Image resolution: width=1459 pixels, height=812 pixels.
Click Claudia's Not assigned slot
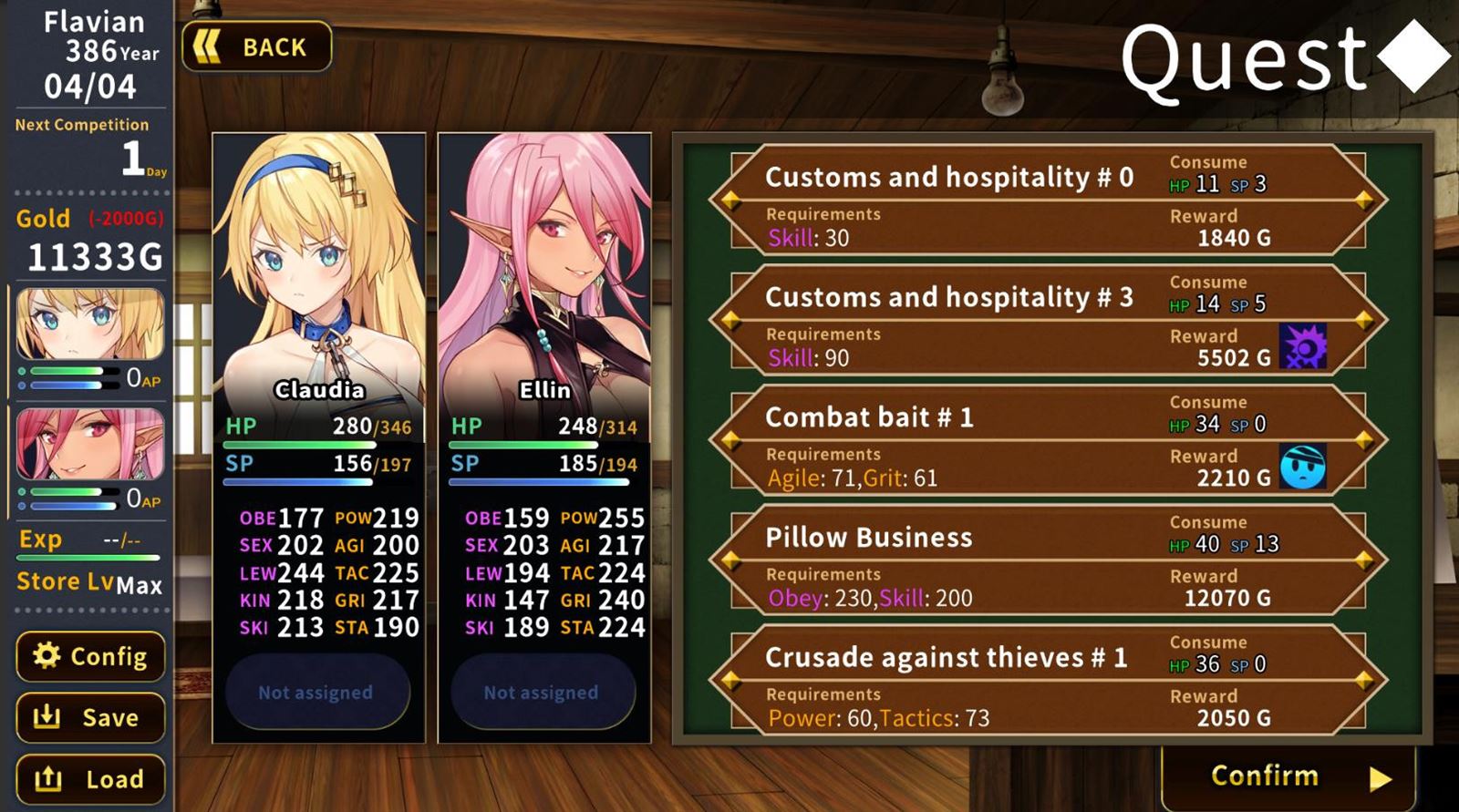[x=316, y=693]
